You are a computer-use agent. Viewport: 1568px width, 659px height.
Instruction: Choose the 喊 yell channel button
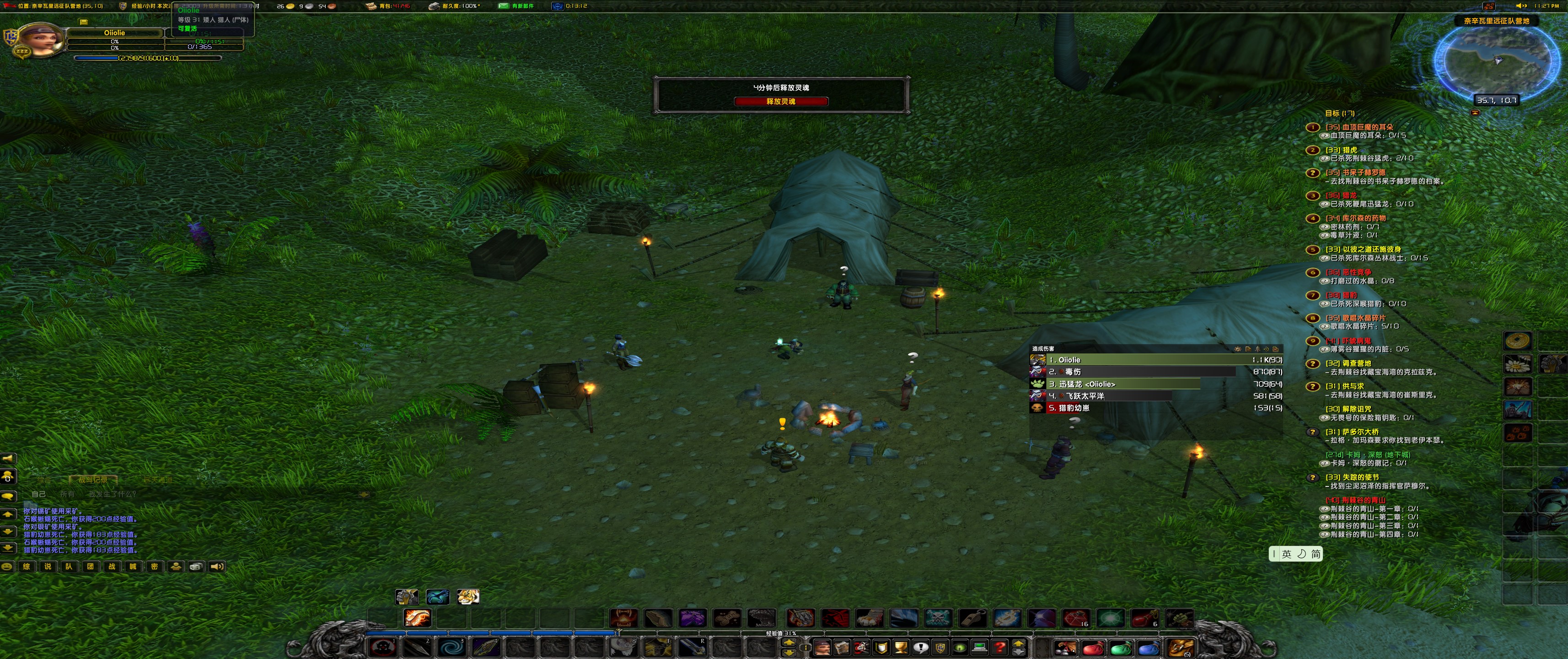pos(133,567)
